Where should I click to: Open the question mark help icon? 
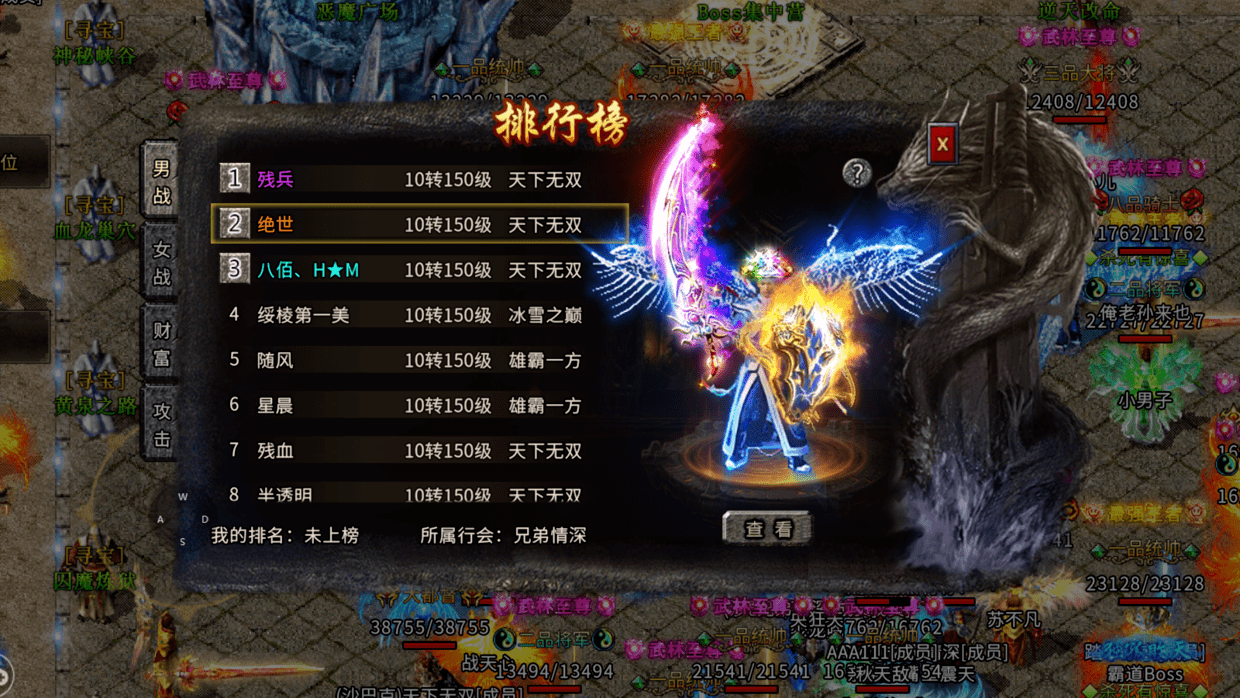pyautogui.click(x=856, y=173)
